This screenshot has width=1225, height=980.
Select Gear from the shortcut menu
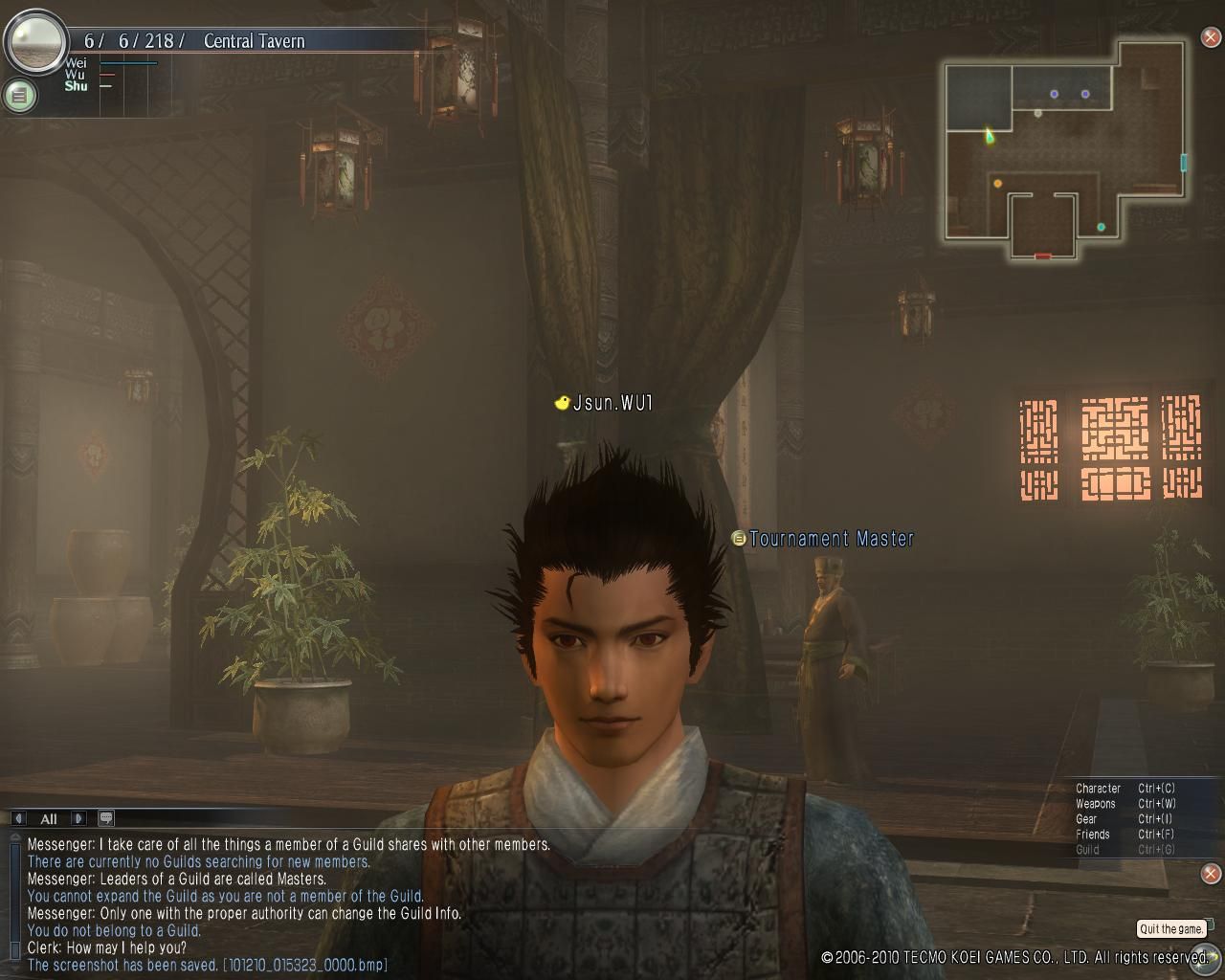tap(1086, 819)
